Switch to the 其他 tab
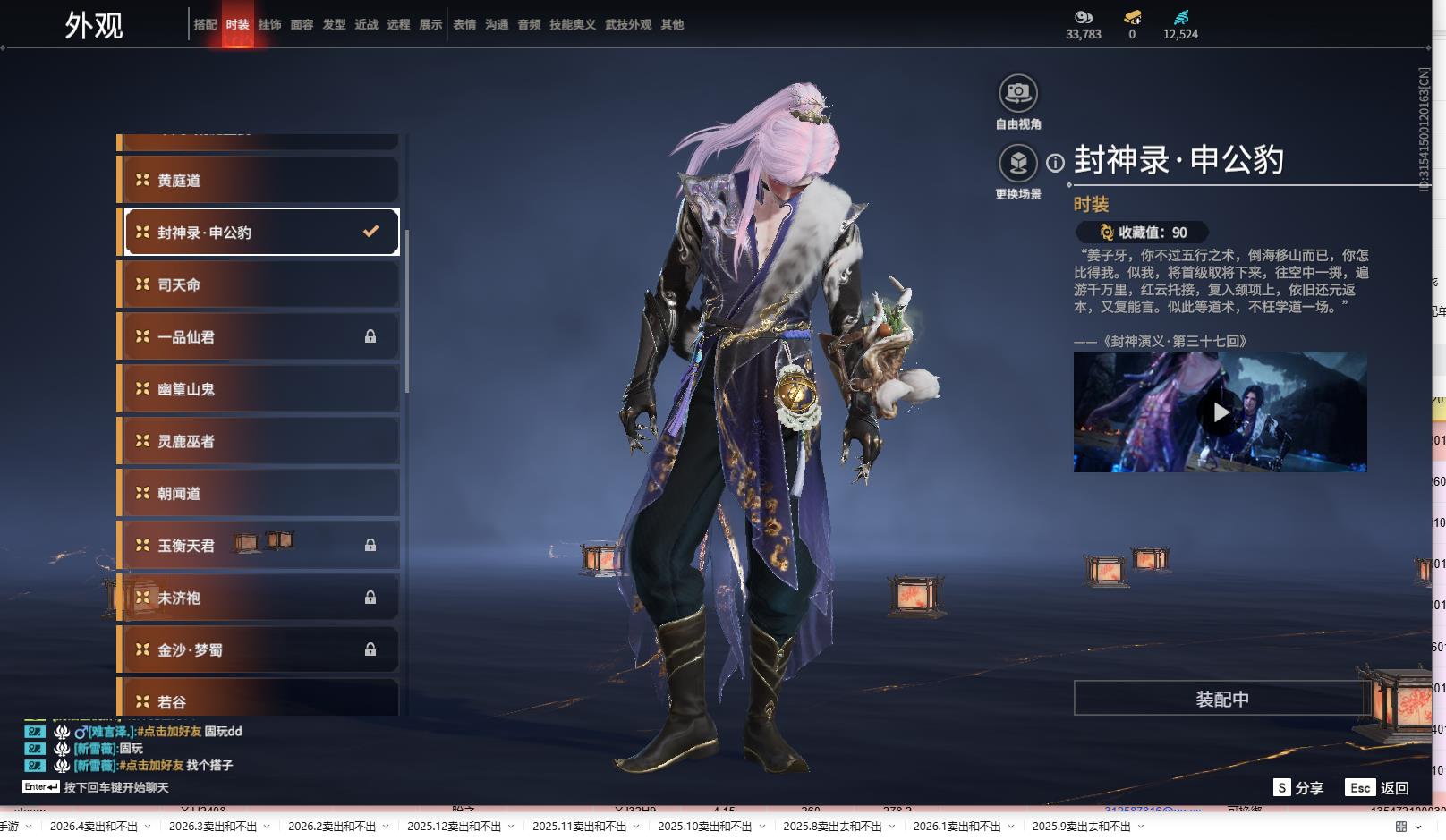The image size is (1446, 840). (x=672, y=25)
